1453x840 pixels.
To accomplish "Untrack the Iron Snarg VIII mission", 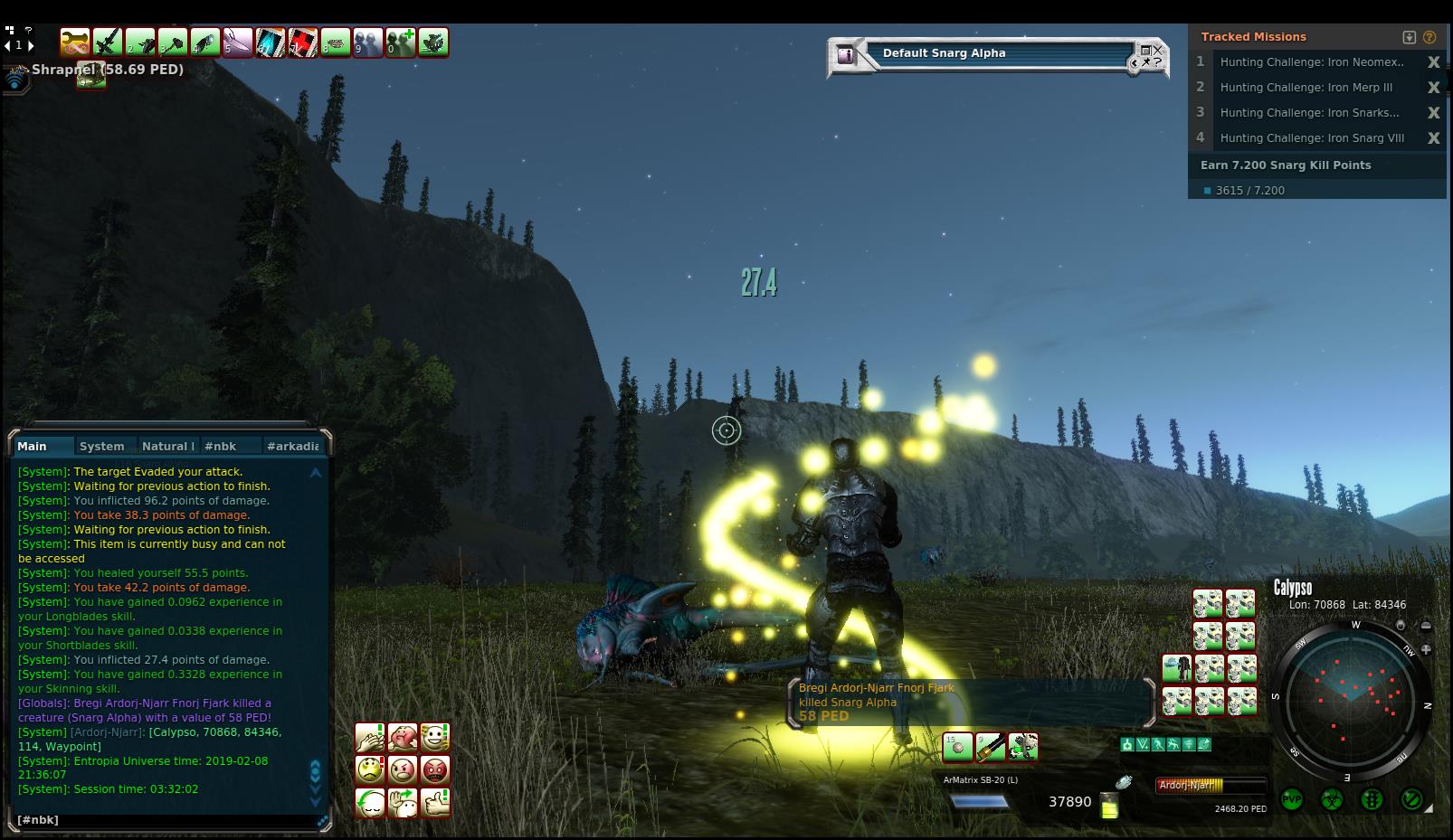I will [x=1433, y=138].
